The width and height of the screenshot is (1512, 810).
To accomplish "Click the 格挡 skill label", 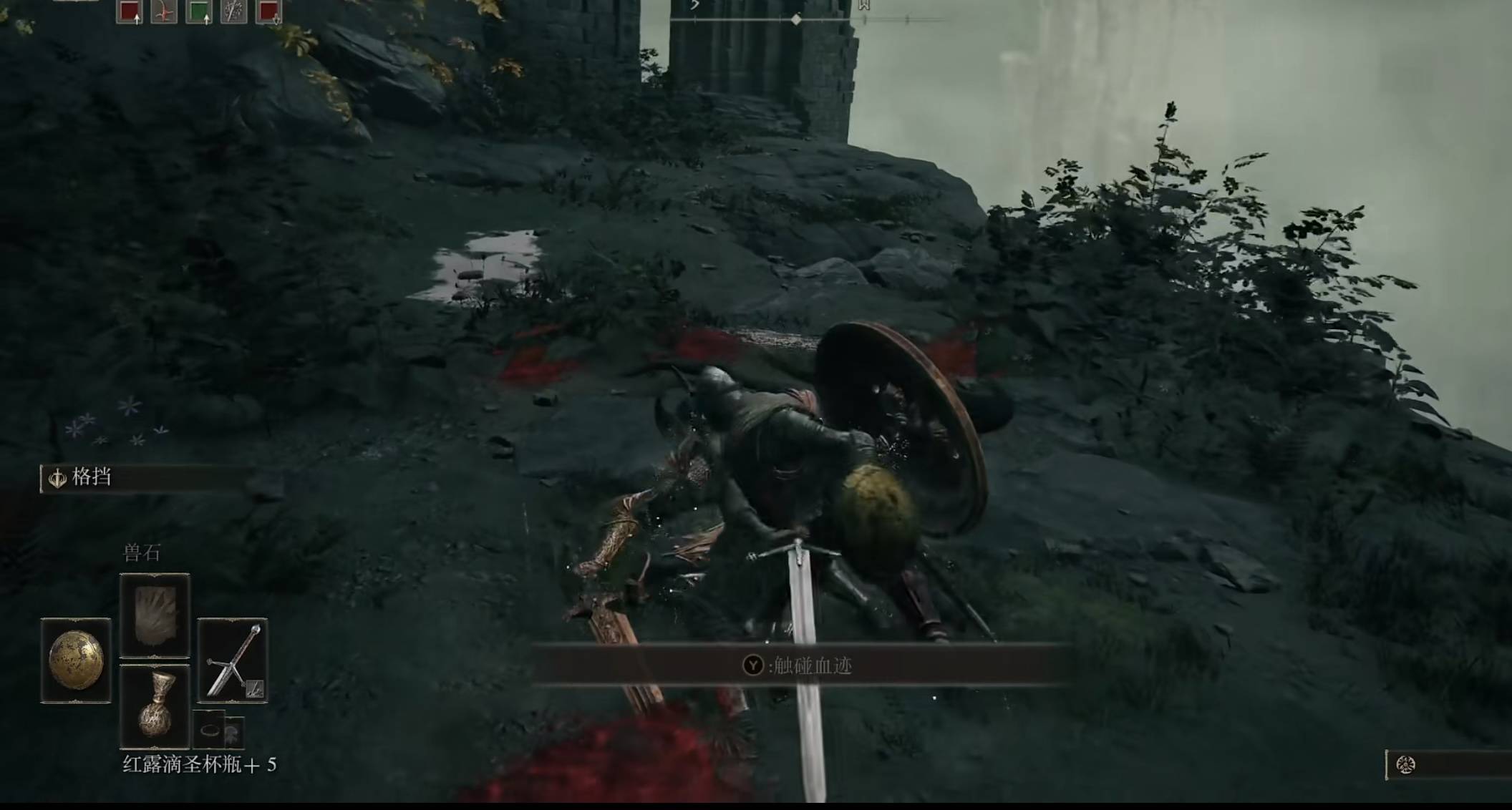I will point(91,477).
